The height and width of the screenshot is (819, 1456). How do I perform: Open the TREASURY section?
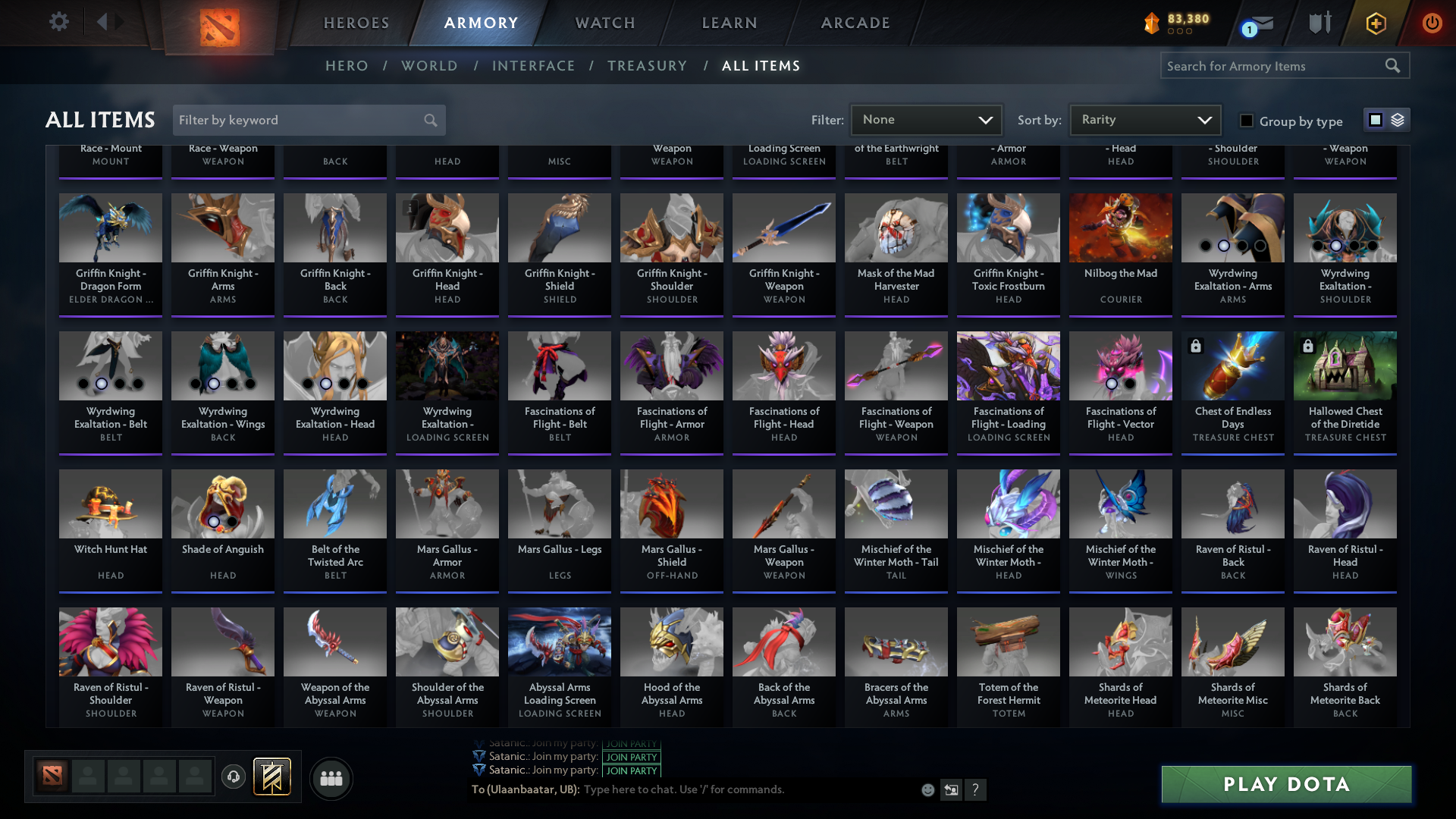point(648,66)
